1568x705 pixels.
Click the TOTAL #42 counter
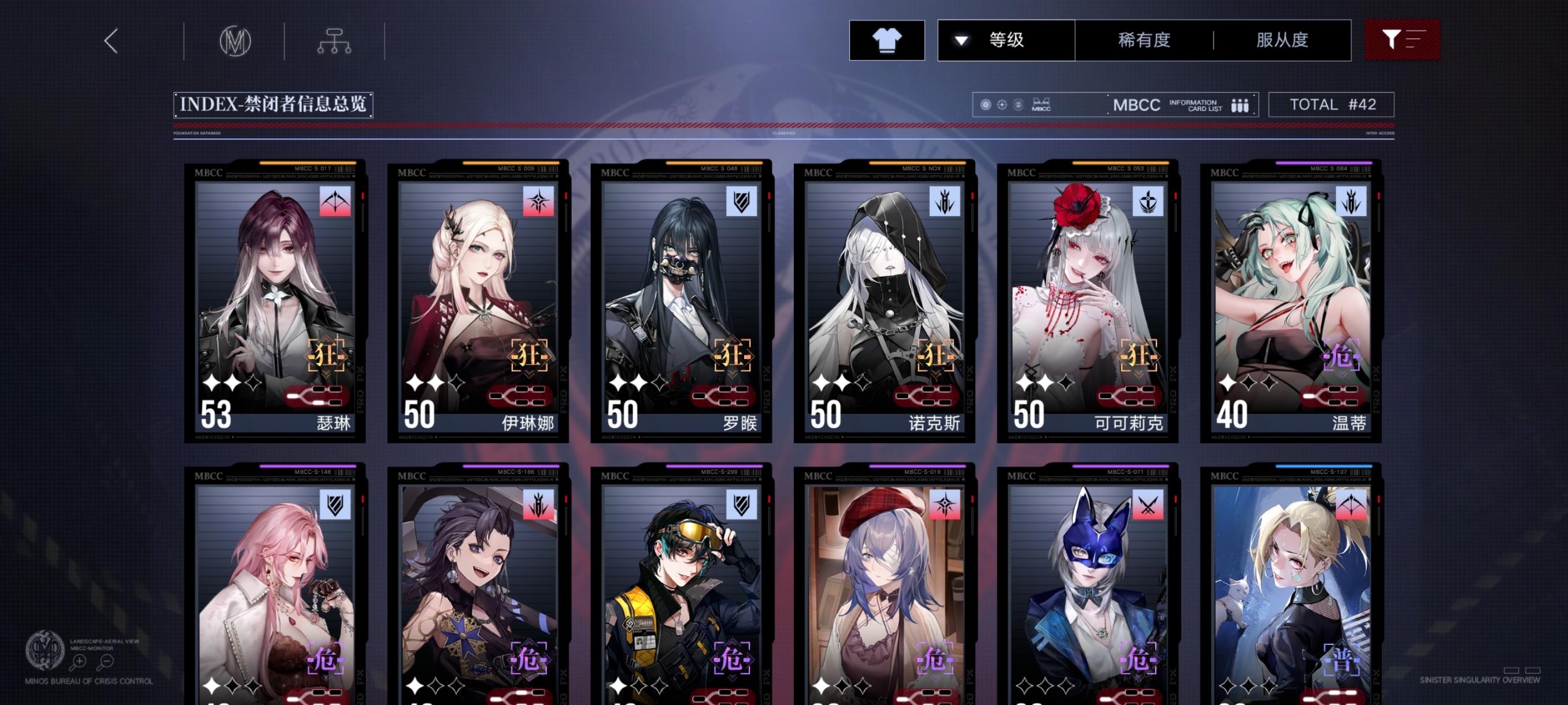[1332, 104]
